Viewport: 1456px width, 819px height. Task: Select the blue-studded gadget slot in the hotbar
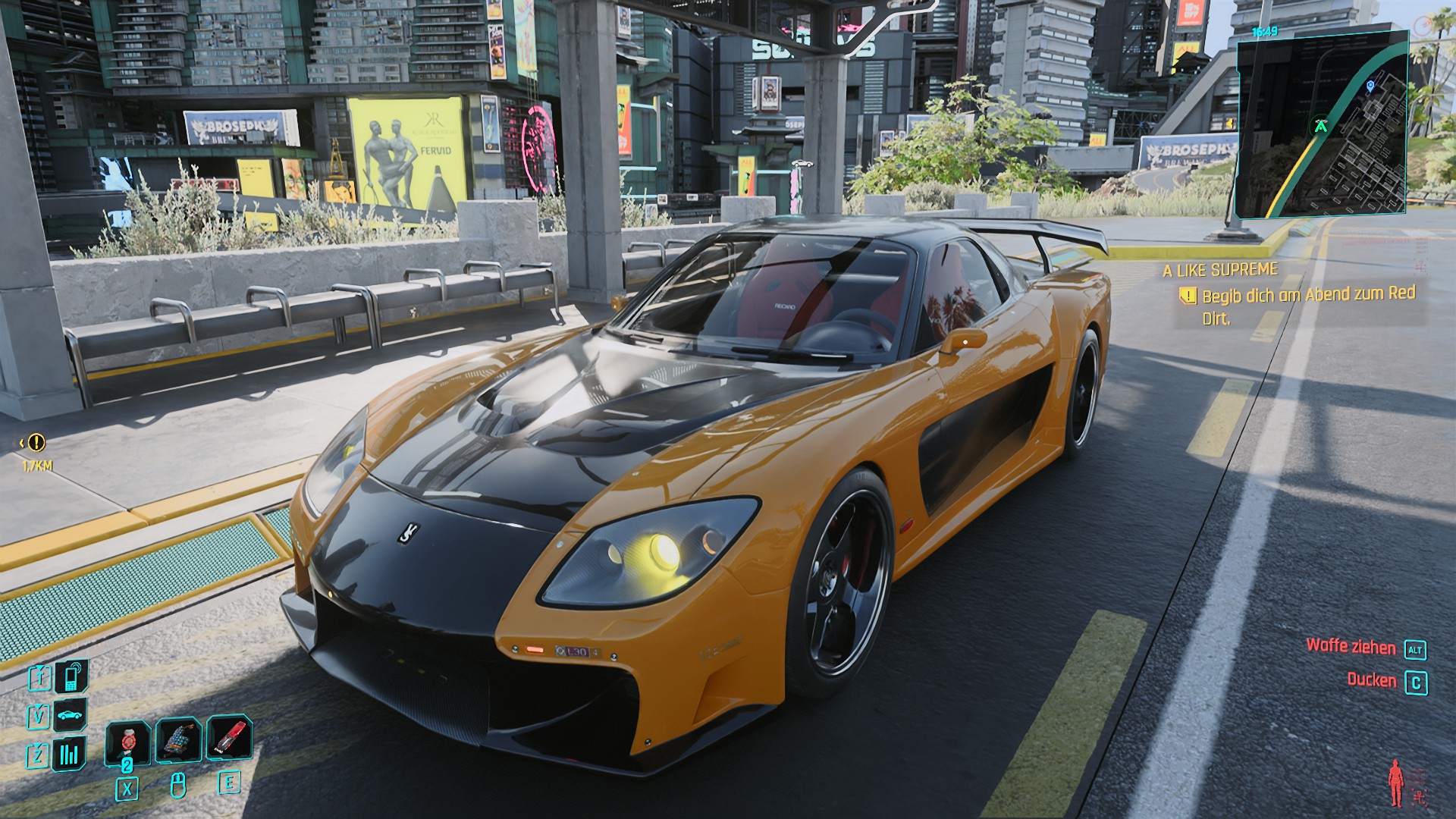tap(178, 739)
